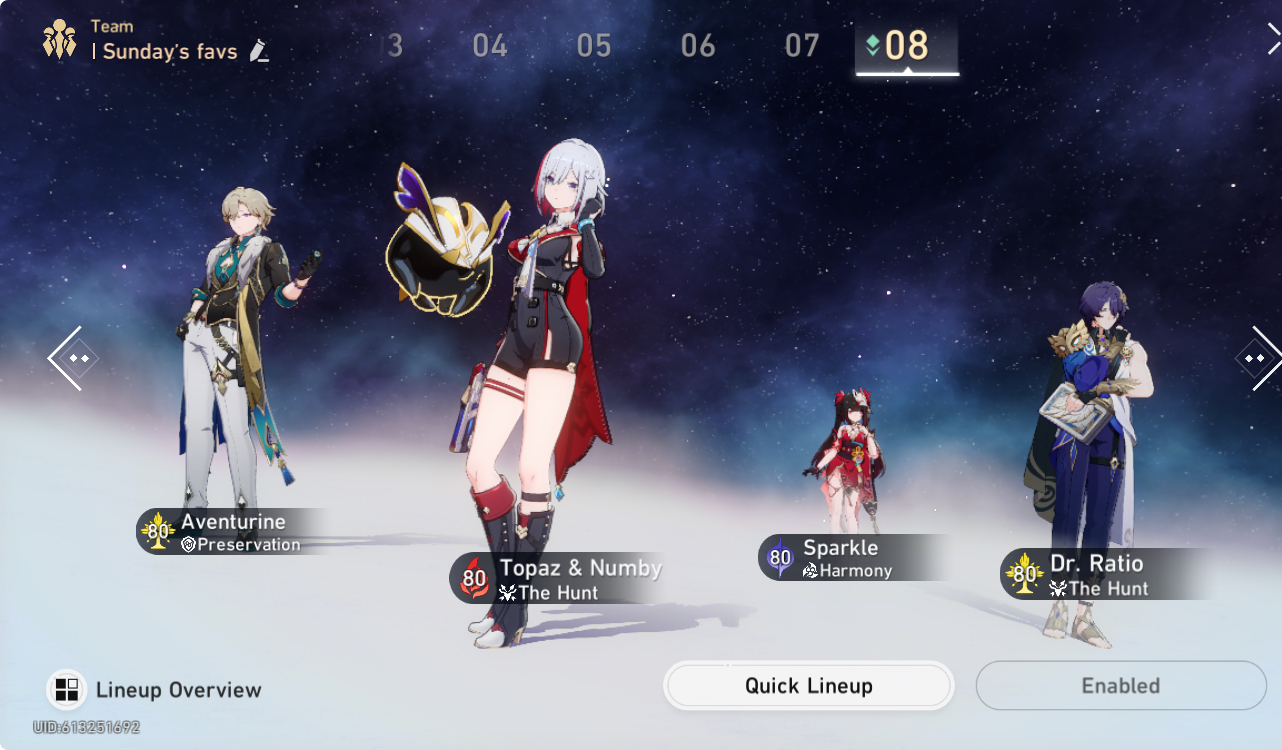
Task: Click Aventurine's Preservation path icon
Action: pos(190,545)
